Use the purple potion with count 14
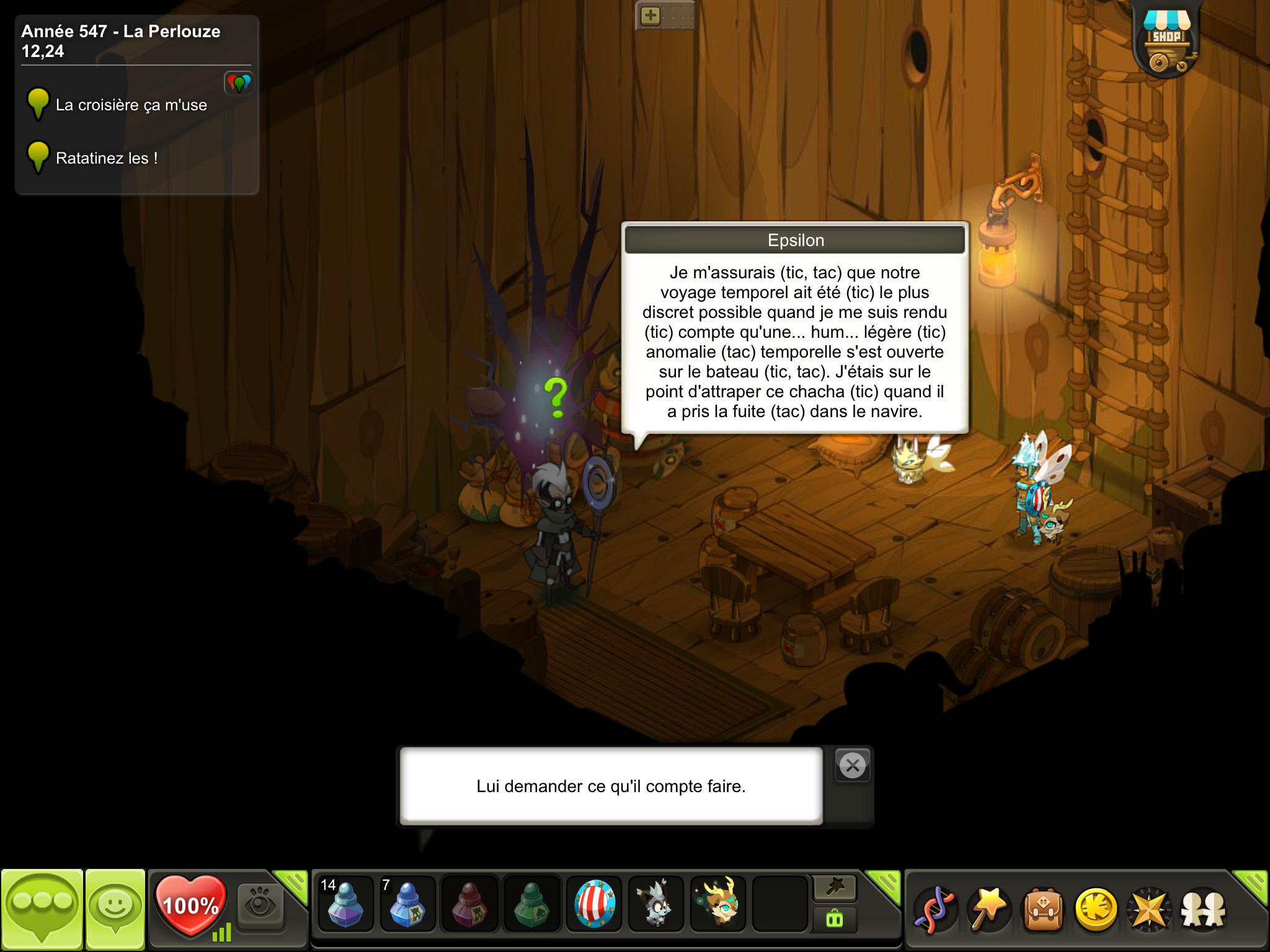This screenshot has width=1270, height=952. coord(345,906)
